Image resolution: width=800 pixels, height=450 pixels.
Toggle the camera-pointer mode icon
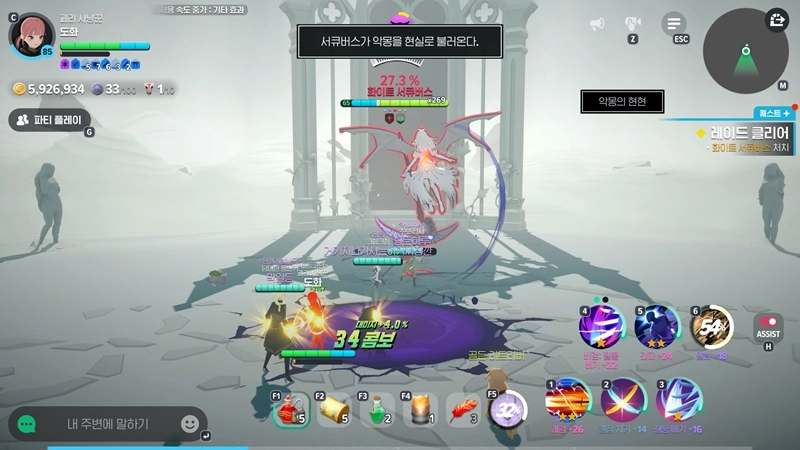[x=633, y=23]
